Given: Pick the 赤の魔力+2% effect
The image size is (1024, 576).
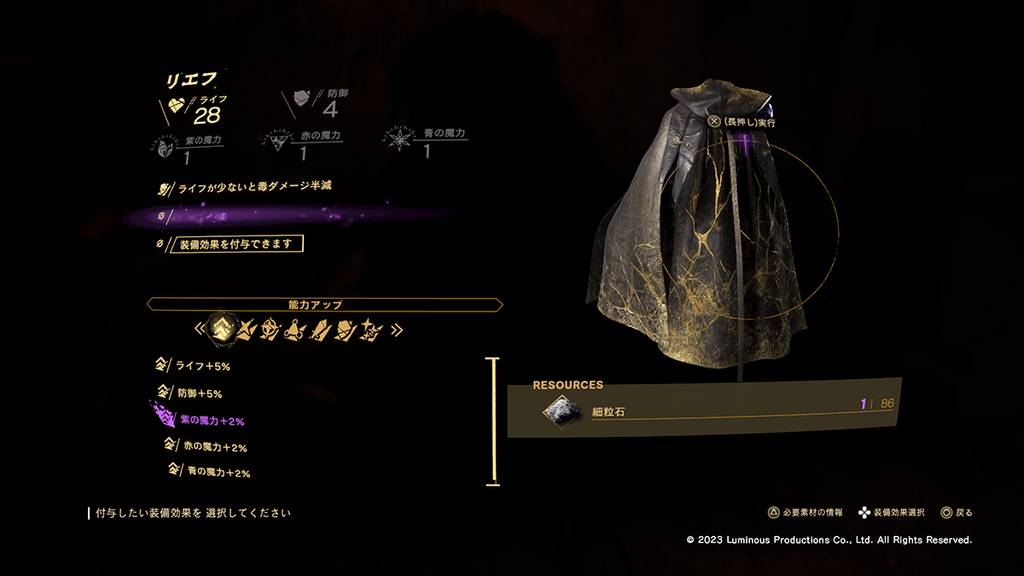Looking at the screenshot, I should pyautogui.click(x=212, y=447).
